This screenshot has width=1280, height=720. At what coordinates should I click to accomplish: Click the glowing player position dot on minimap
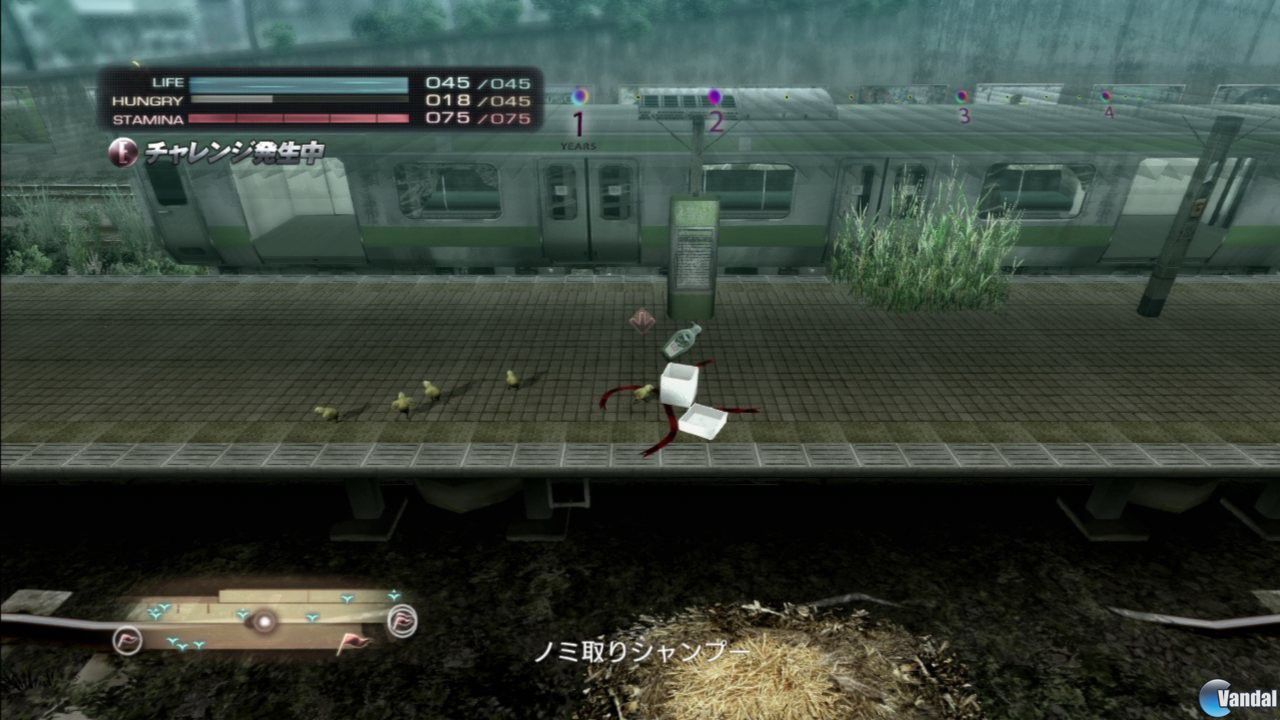tap(263, 621)
